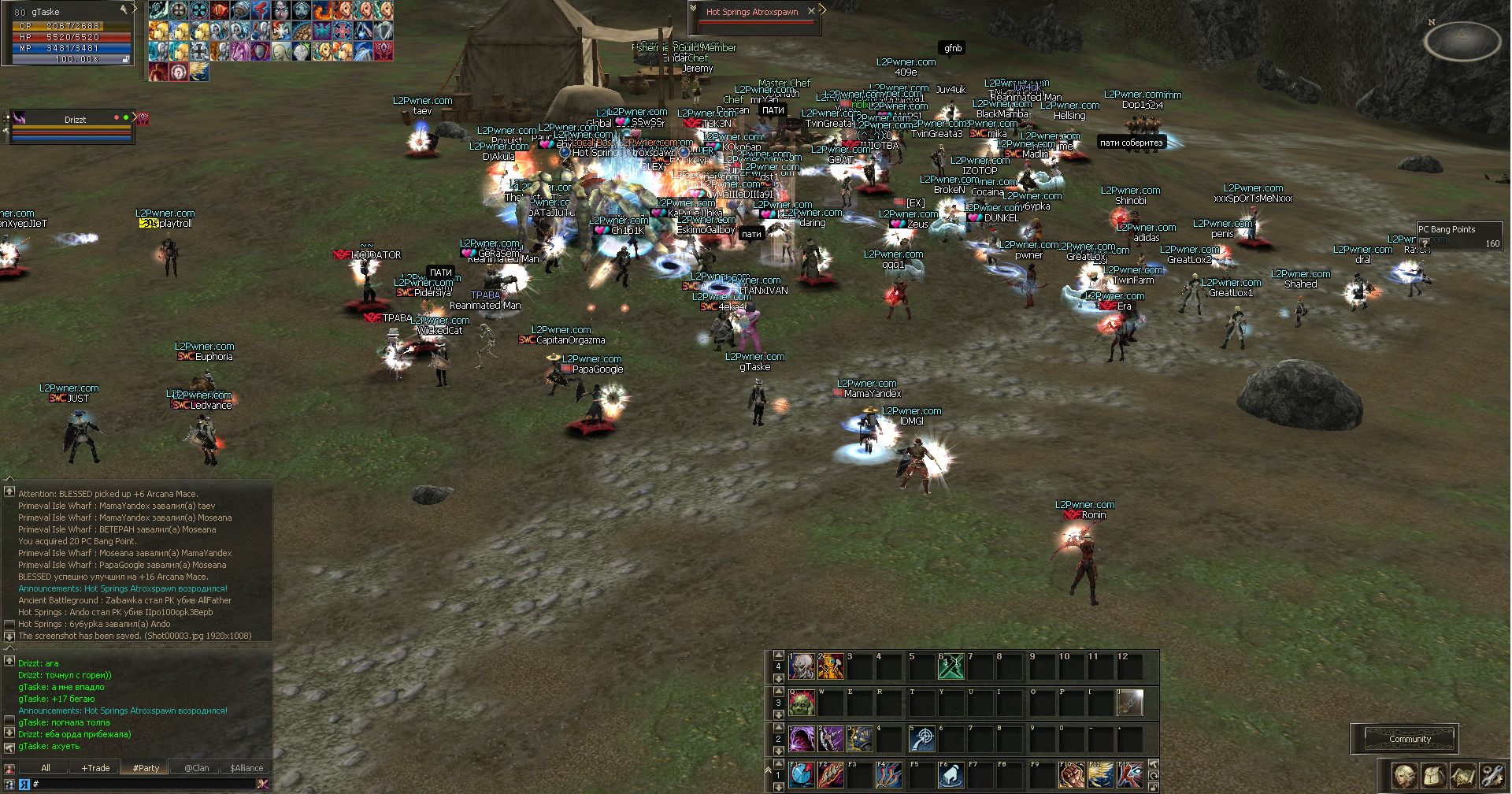Activate the pointing hand action on F6

click(x=951, y=775)
